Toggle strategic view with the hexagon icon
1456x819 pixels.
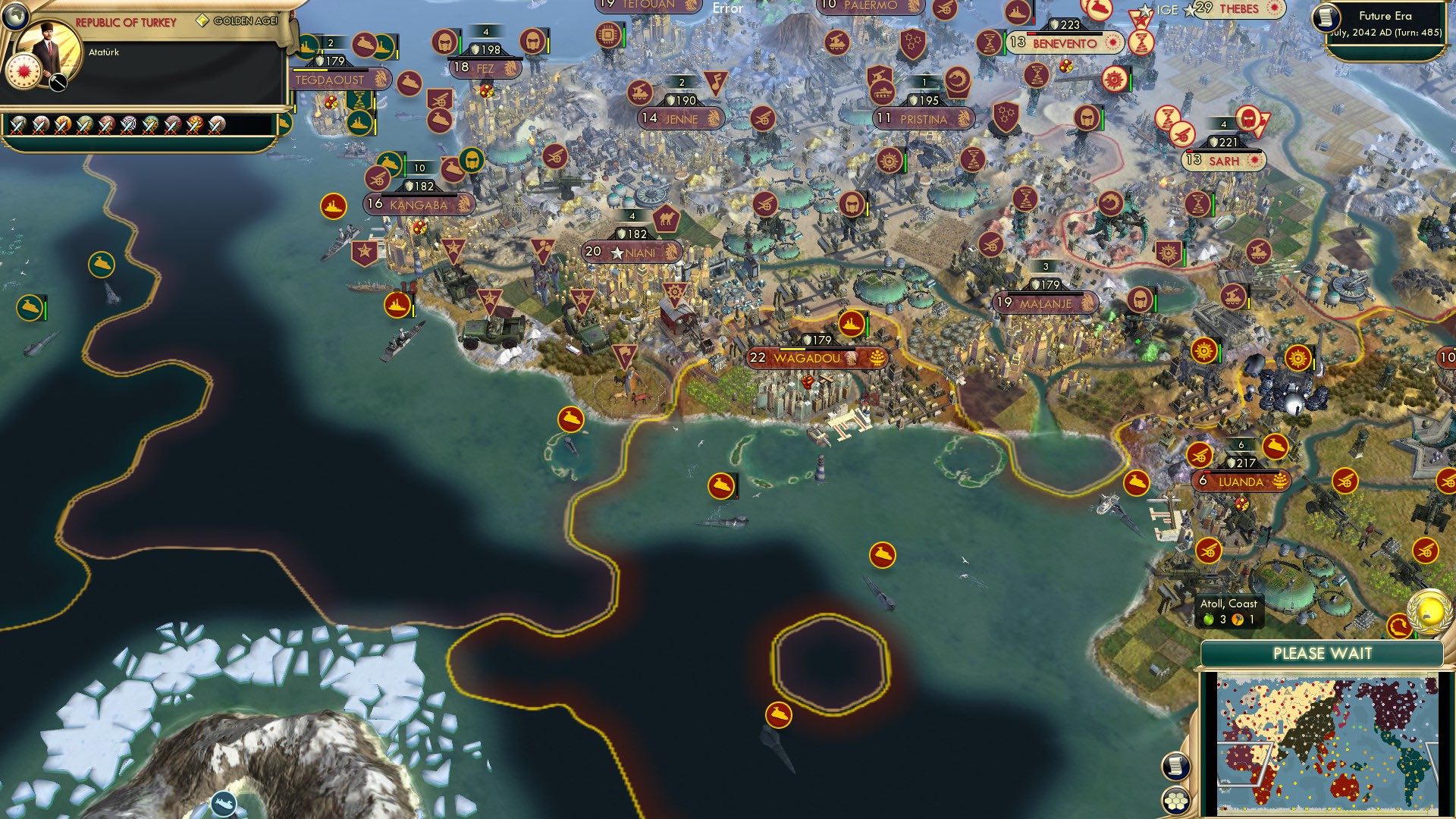click(x=1177, y=799)
